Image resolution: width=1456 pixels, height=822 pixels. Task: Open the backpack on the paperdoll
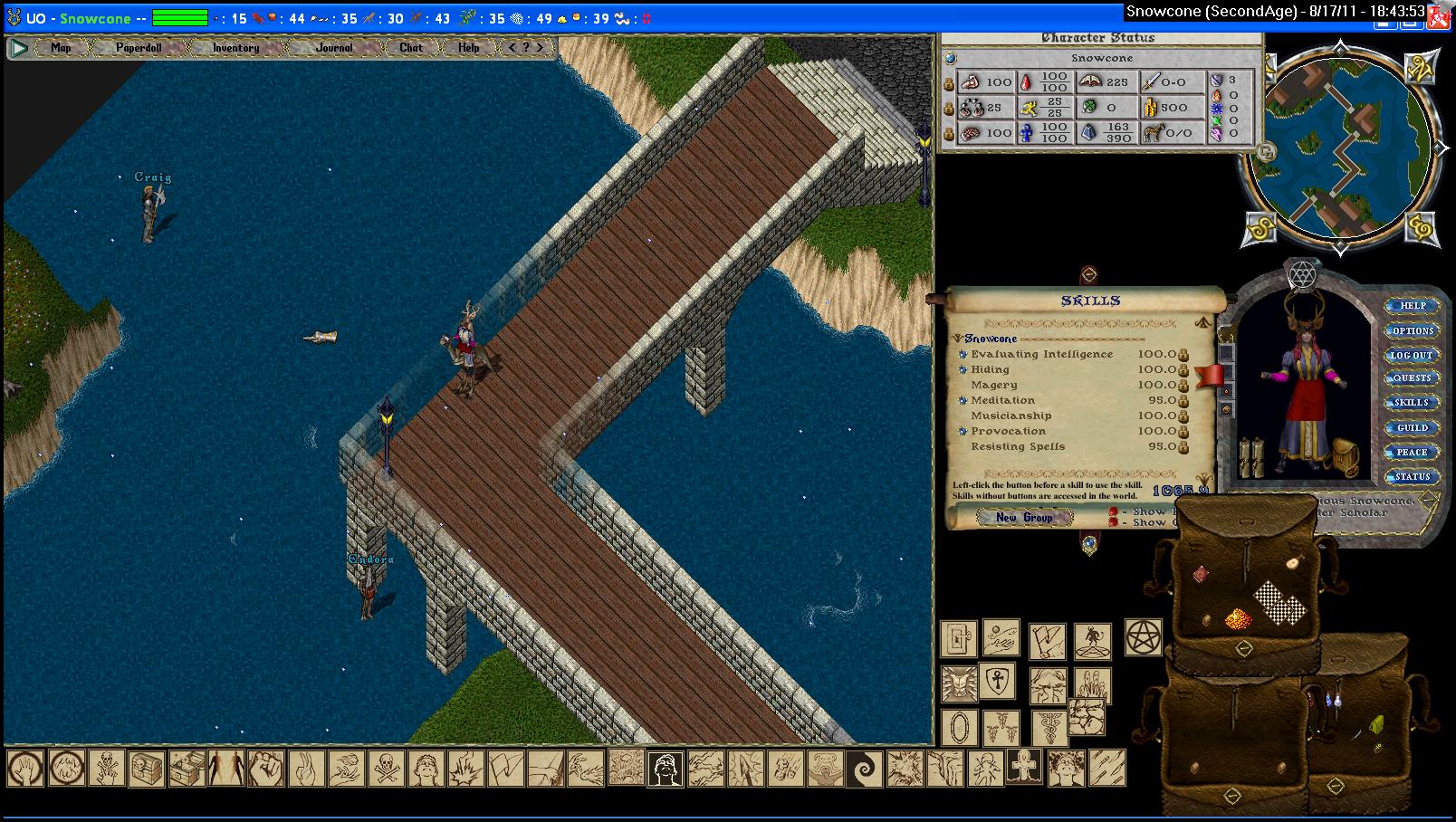pyautogui.click(x=1346, y=457)
